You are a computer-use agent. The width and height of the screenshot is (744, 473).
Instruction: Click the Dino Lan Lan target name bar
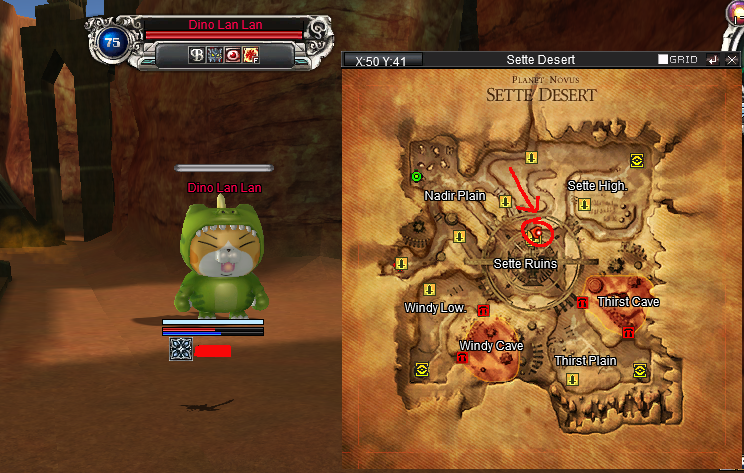(225, 25)
